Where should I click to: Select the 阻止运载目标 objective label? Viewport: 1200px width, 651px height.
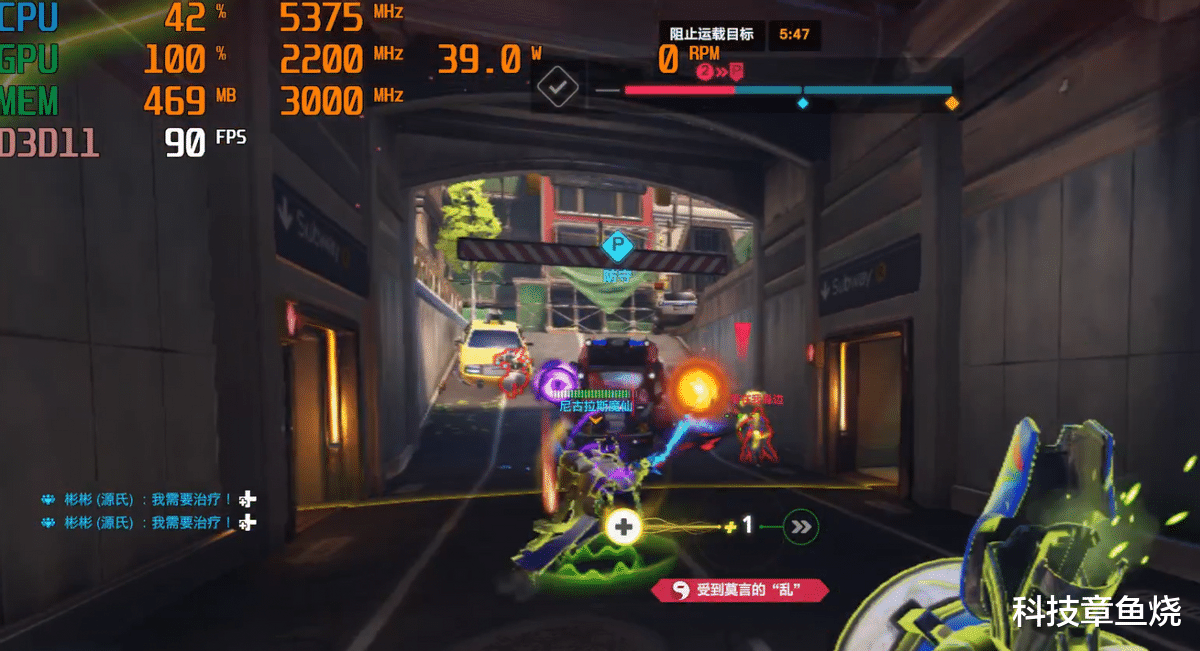click(711, 34)
